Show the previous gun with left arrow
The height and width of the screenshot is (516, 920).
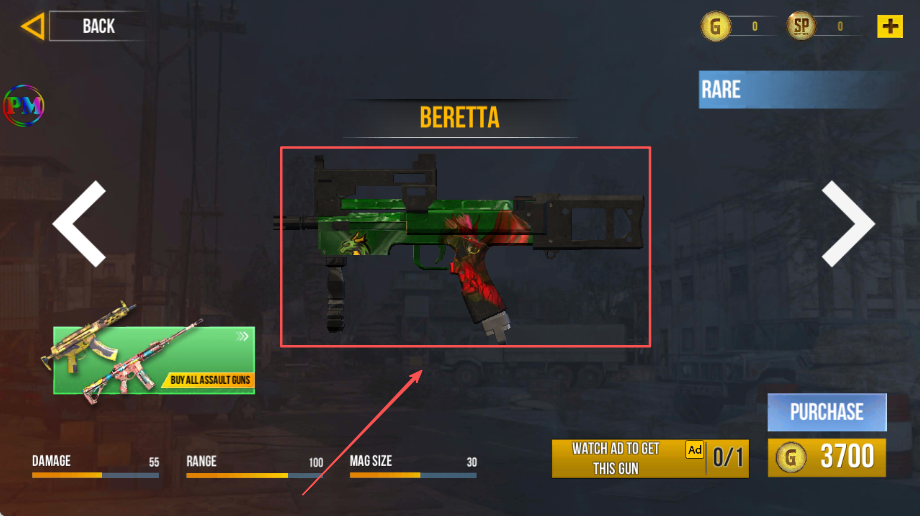click(x=79, y=224)
